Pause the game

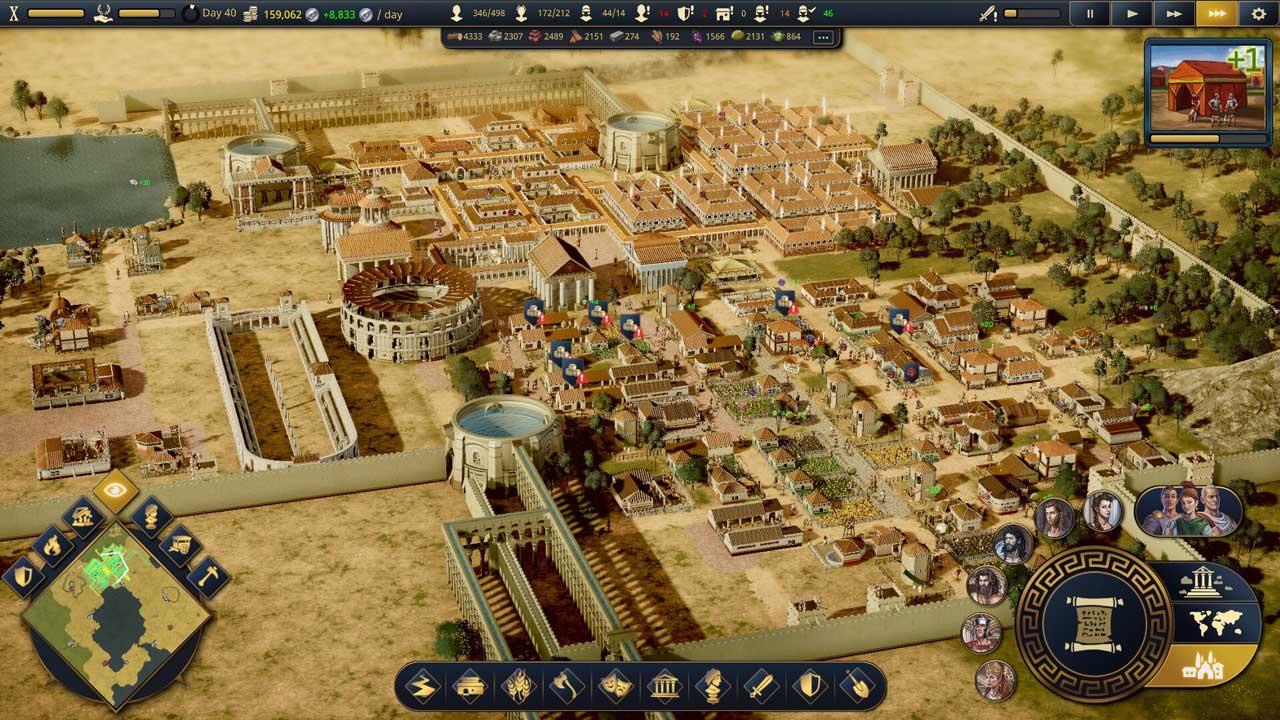pyautogui.click(x=1090, y=14)
